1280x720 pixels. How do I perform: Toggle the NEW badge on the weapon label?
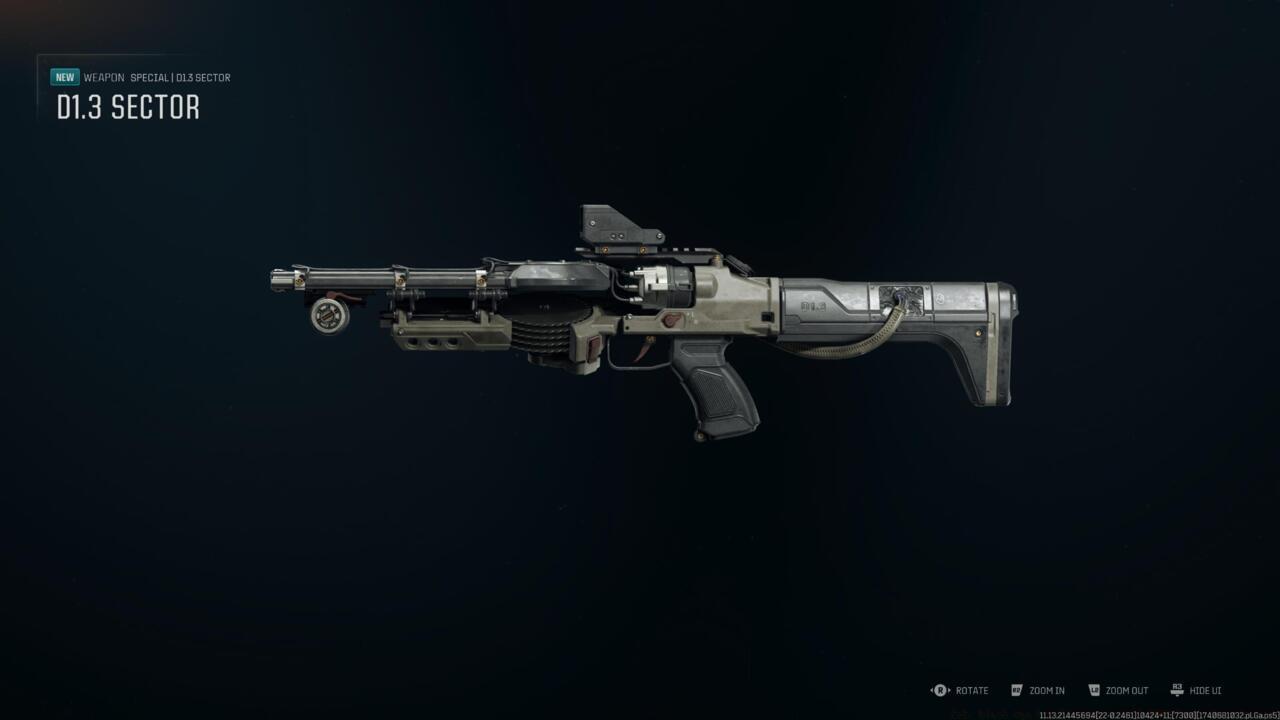tap(64, 75)
